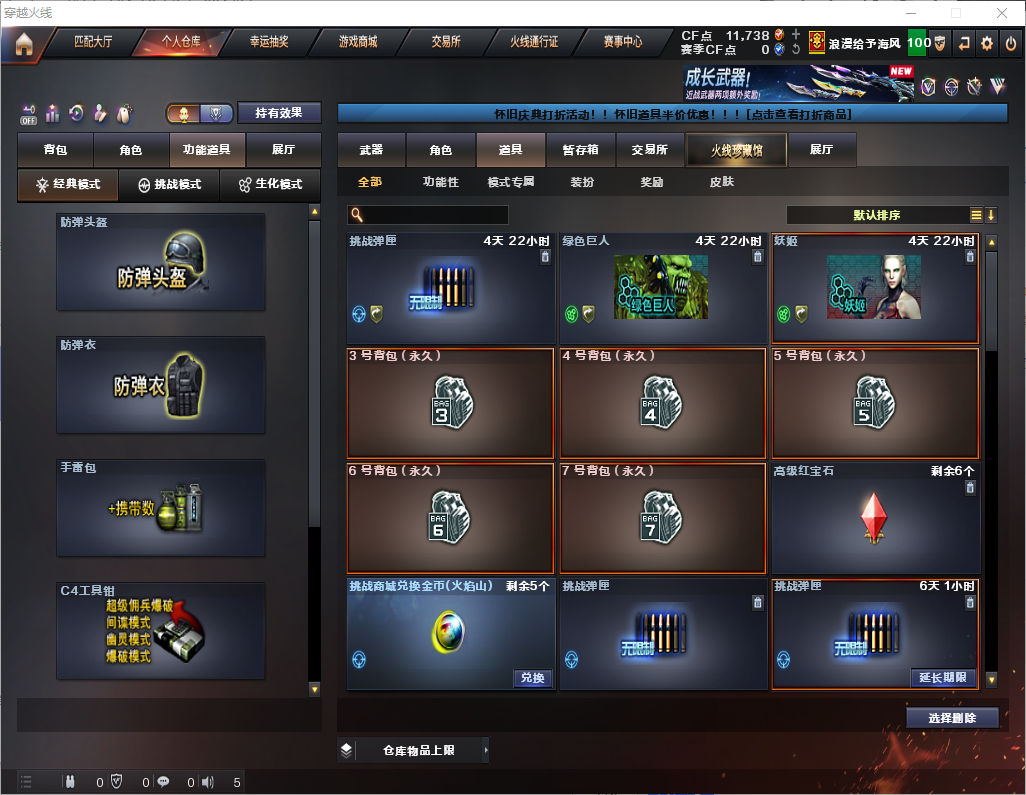Filter items by 功能性 category
Viewport: 1026px width, 795px height.
point(440,182)
